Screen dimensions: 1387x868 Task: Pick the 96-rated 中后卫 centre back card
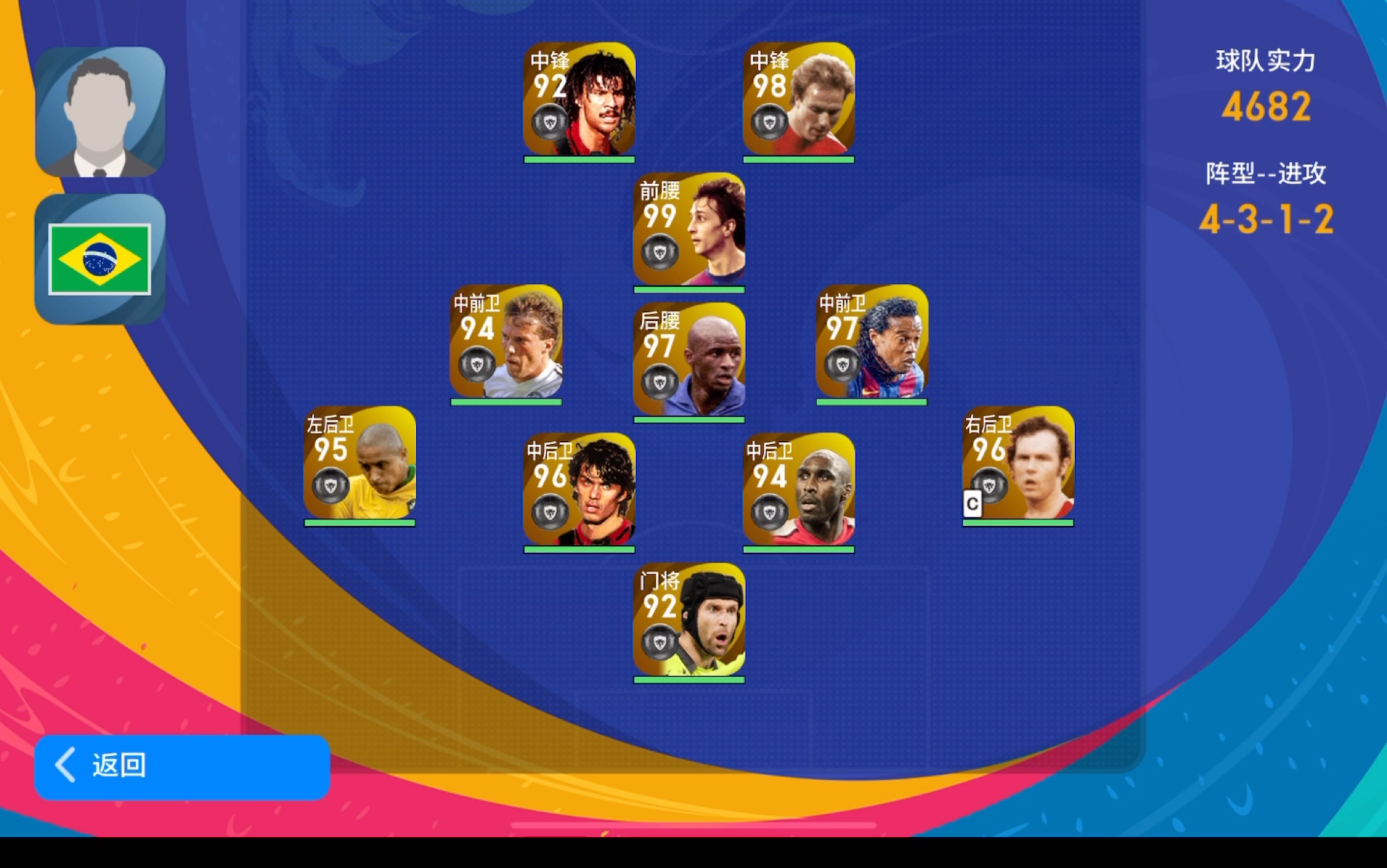[x=579, y=489]
